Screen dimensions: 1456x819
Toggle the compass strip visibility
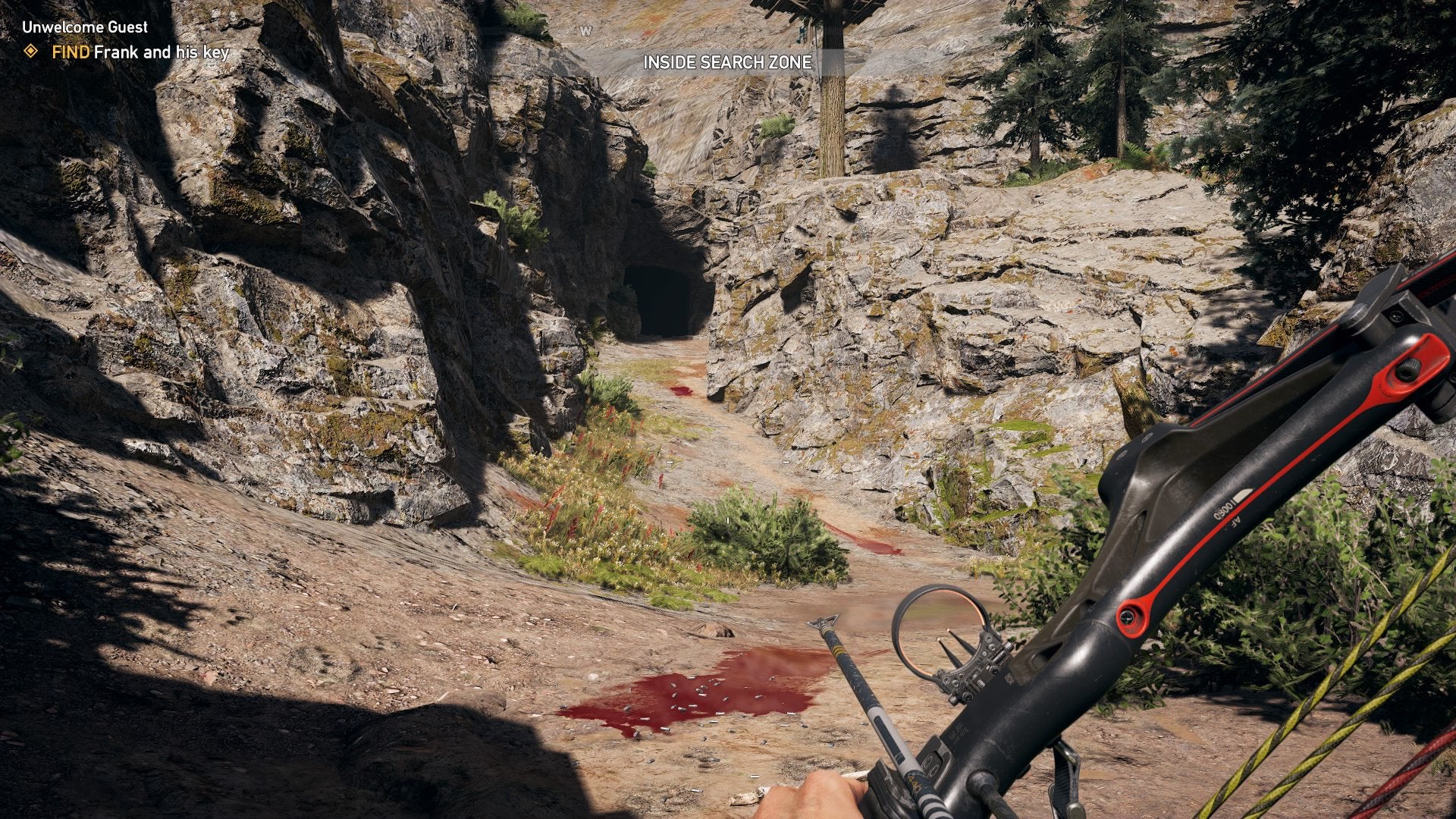tap(585, 31)
